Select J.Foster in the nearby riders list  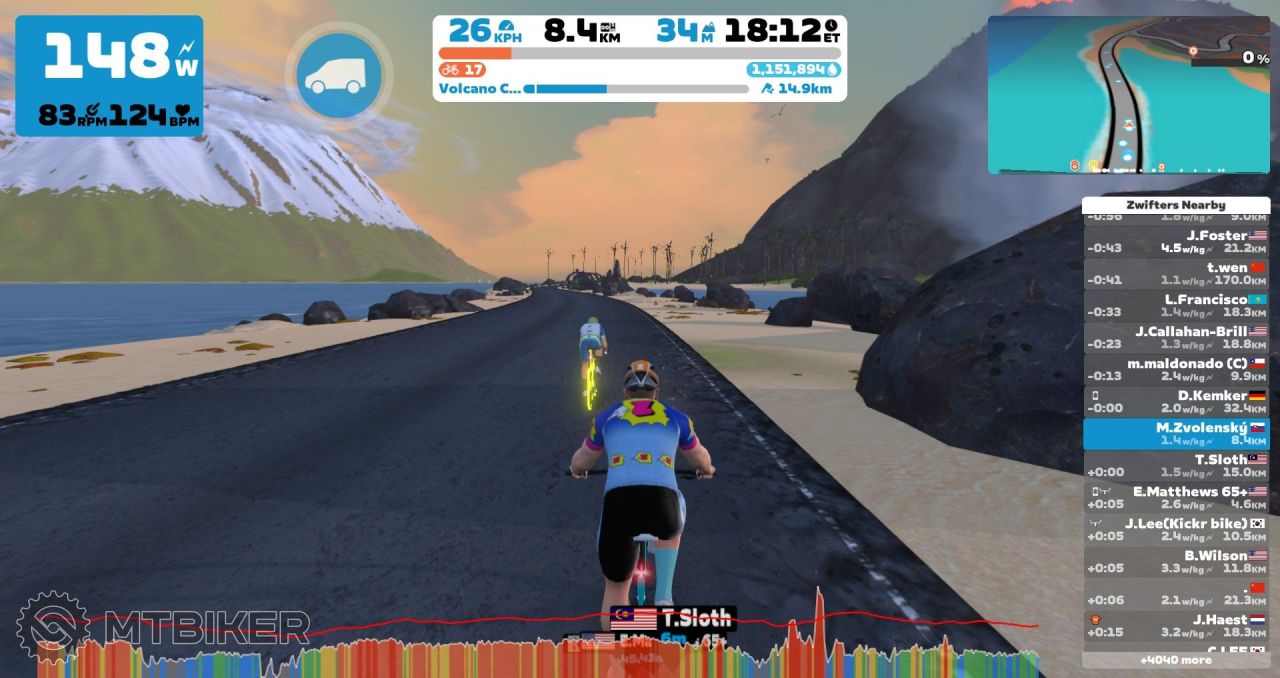tap(1176, 242)
